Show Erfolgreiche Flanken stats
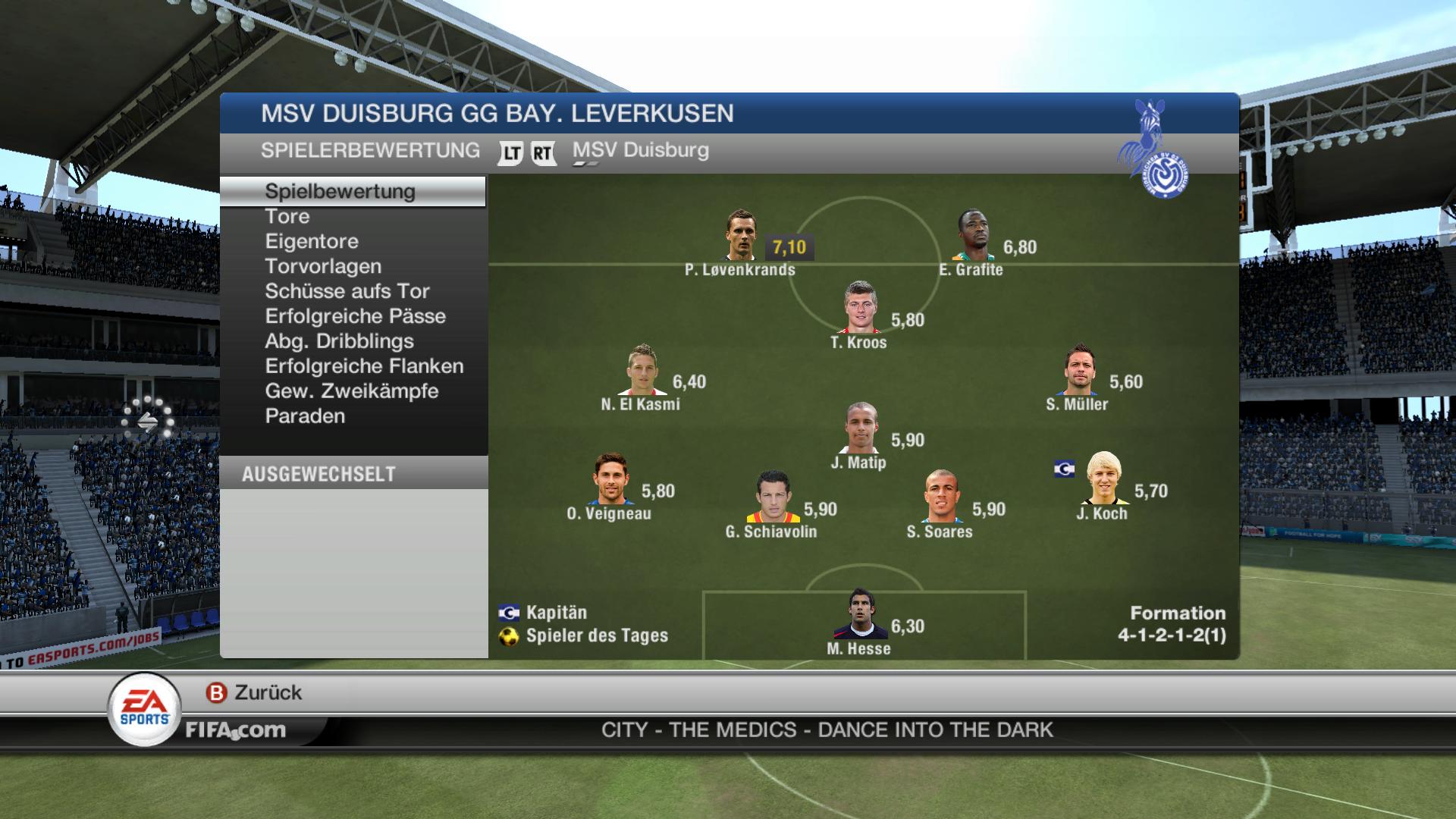The height and width of the screenshot is (819, 1456). 364,367
